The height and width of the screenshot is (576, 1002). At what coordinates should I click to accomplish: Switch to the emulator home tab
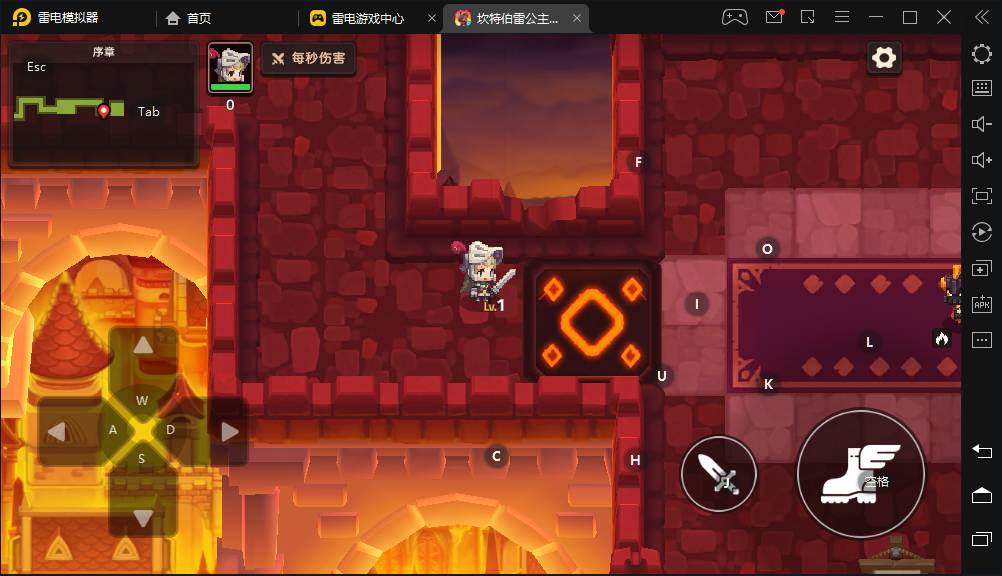click(189, 18)
